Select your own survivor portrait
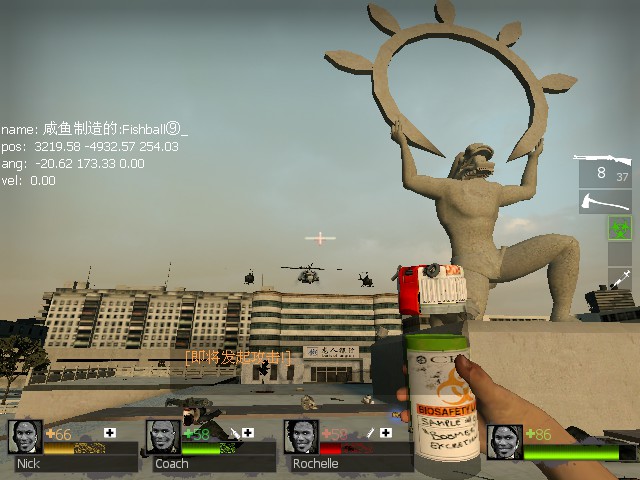Image resolution: width=640 pixels, height=480 pixels. click(x=505, y=441)
